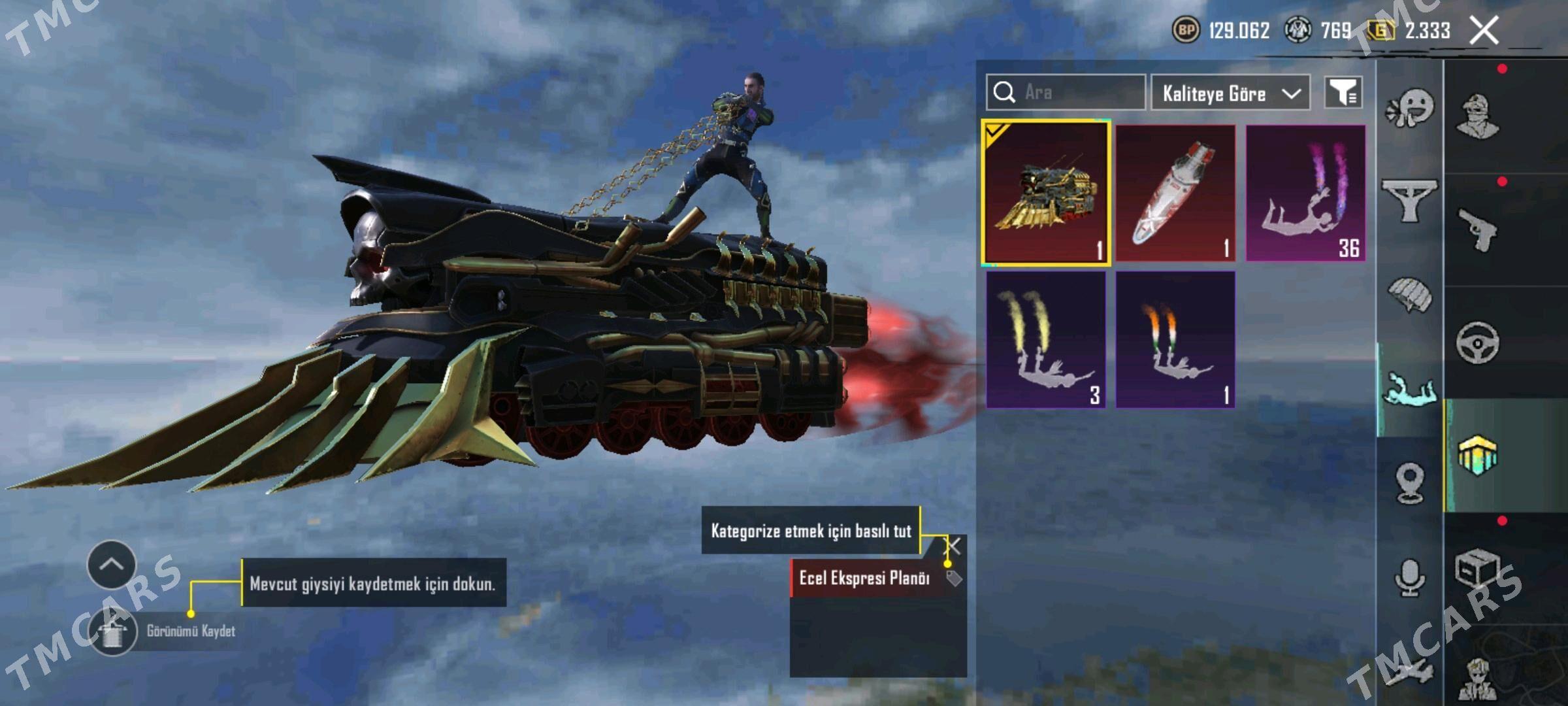Open the character outfit category
This screenshot has width=1568, height=706.
click(x=1478, y=116)
